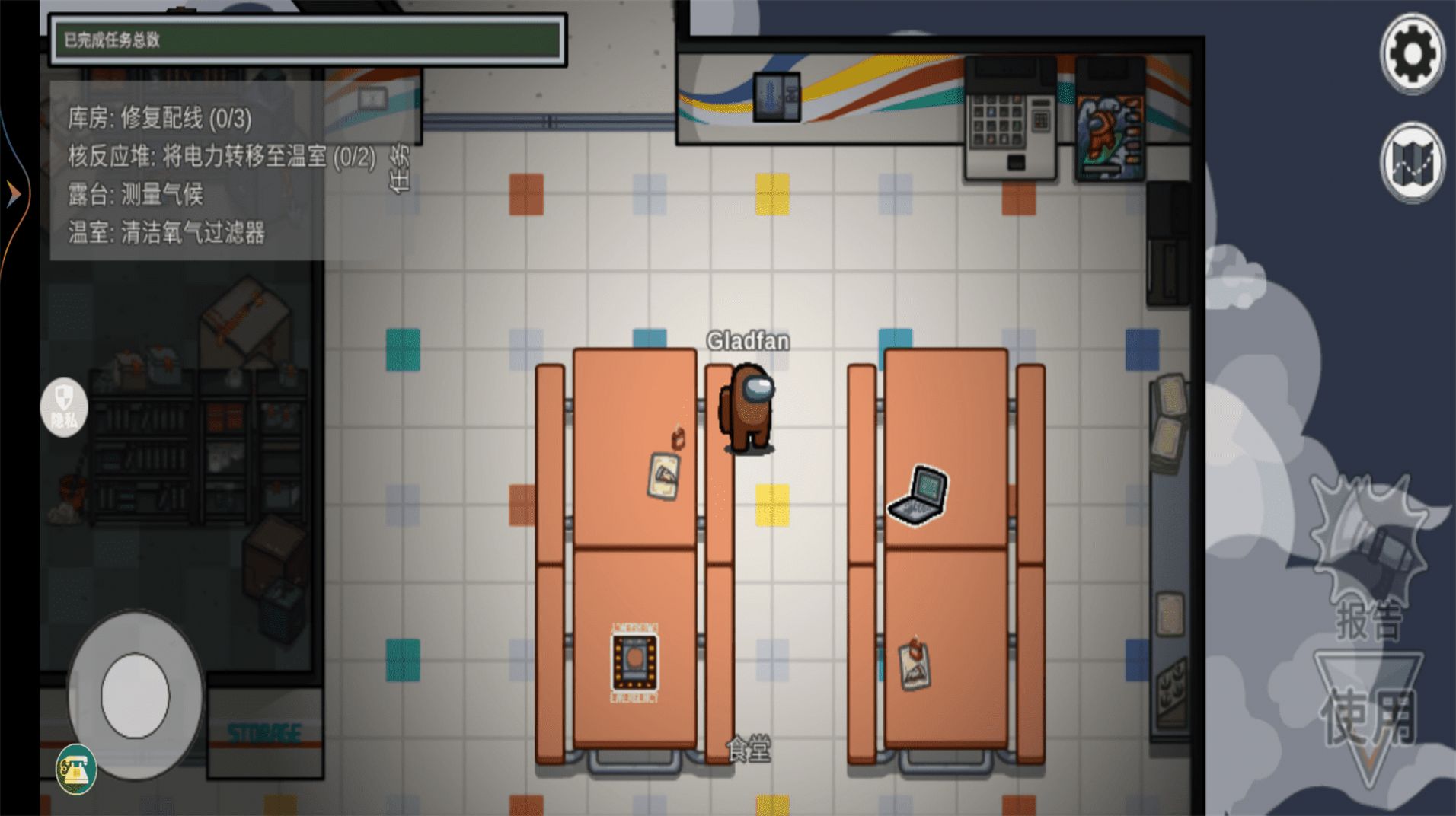Tap the movement joystick
Screen dimensions: 1456x816
pos(134,694)
